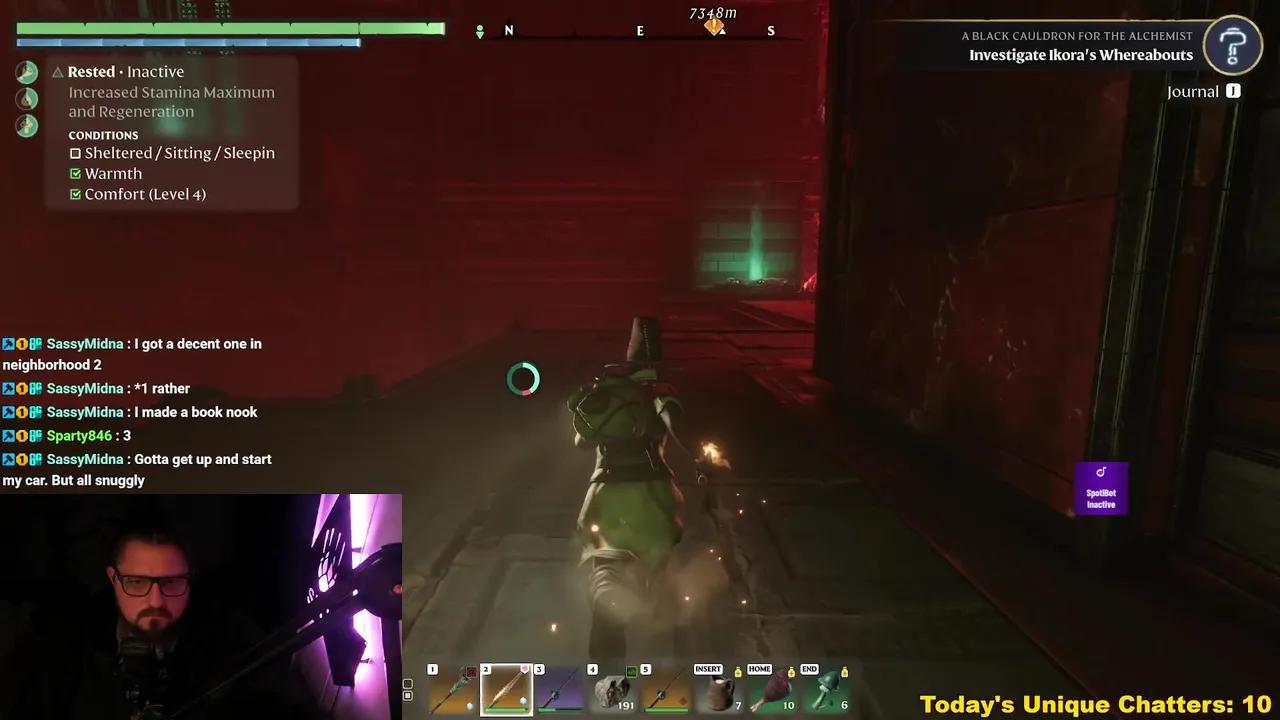Click the 7348m waypoint marker on compass
Image resolution: width=1280 pixels, height=720 pixels.
coord(714,26)
